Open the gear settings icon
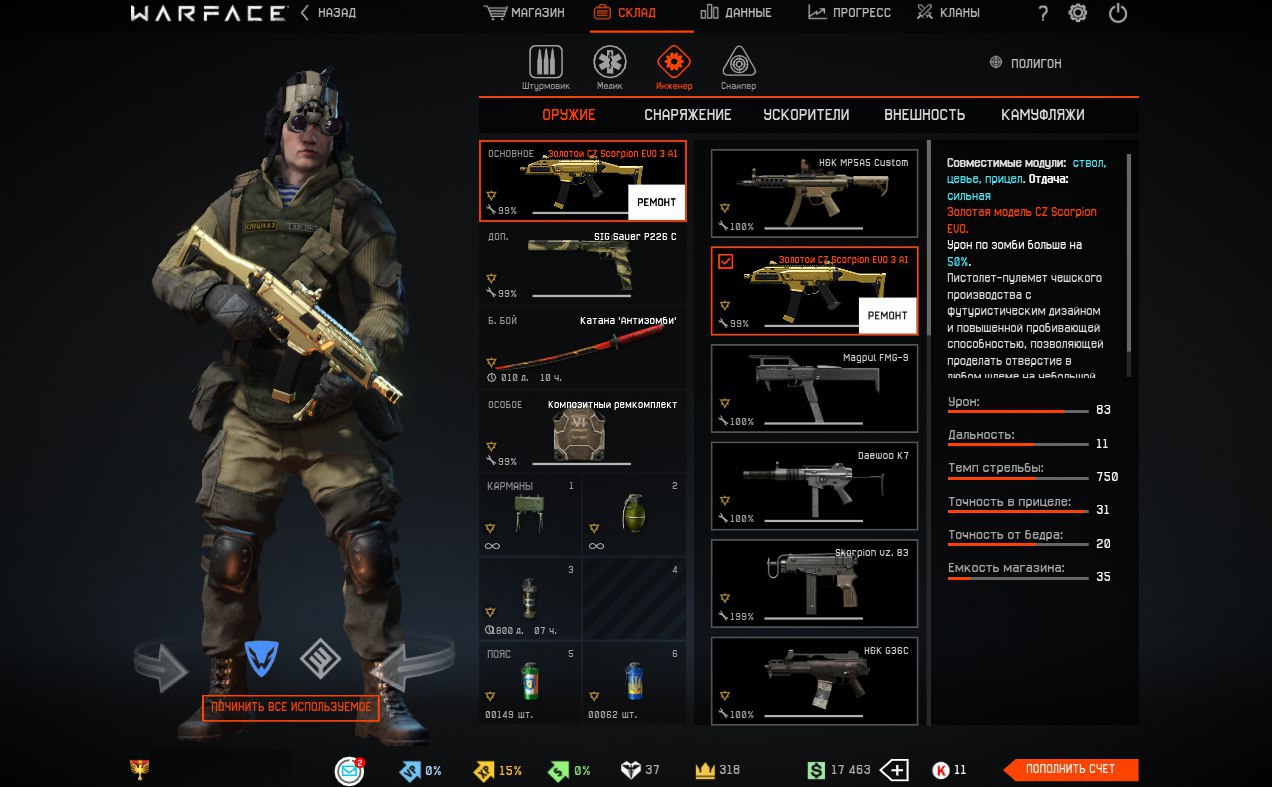The image size is (1272, 787). tap(1078, 13)
